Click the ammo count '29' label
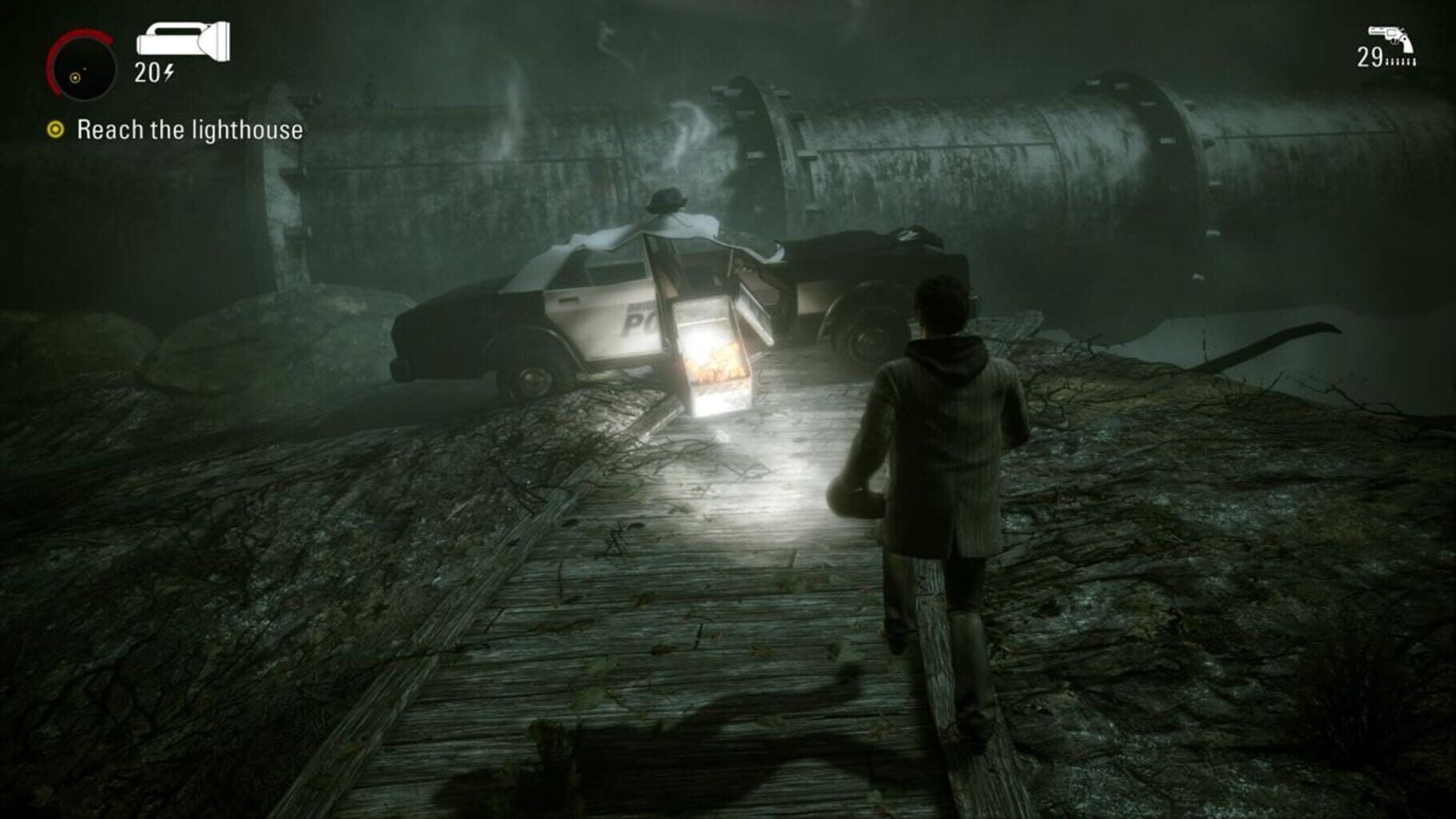1456x819 pixels. pos(1370,58)
